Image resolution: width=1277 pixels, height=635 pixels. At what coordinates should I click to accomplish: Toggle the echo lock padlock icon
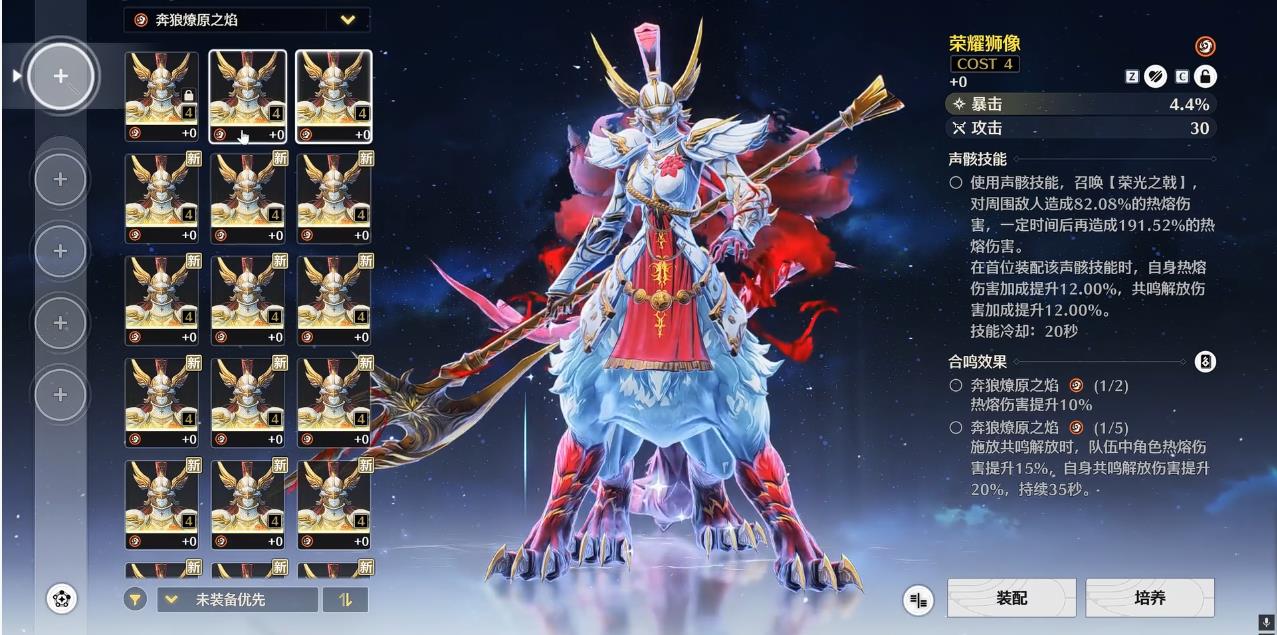click(x=1205, y=76)
